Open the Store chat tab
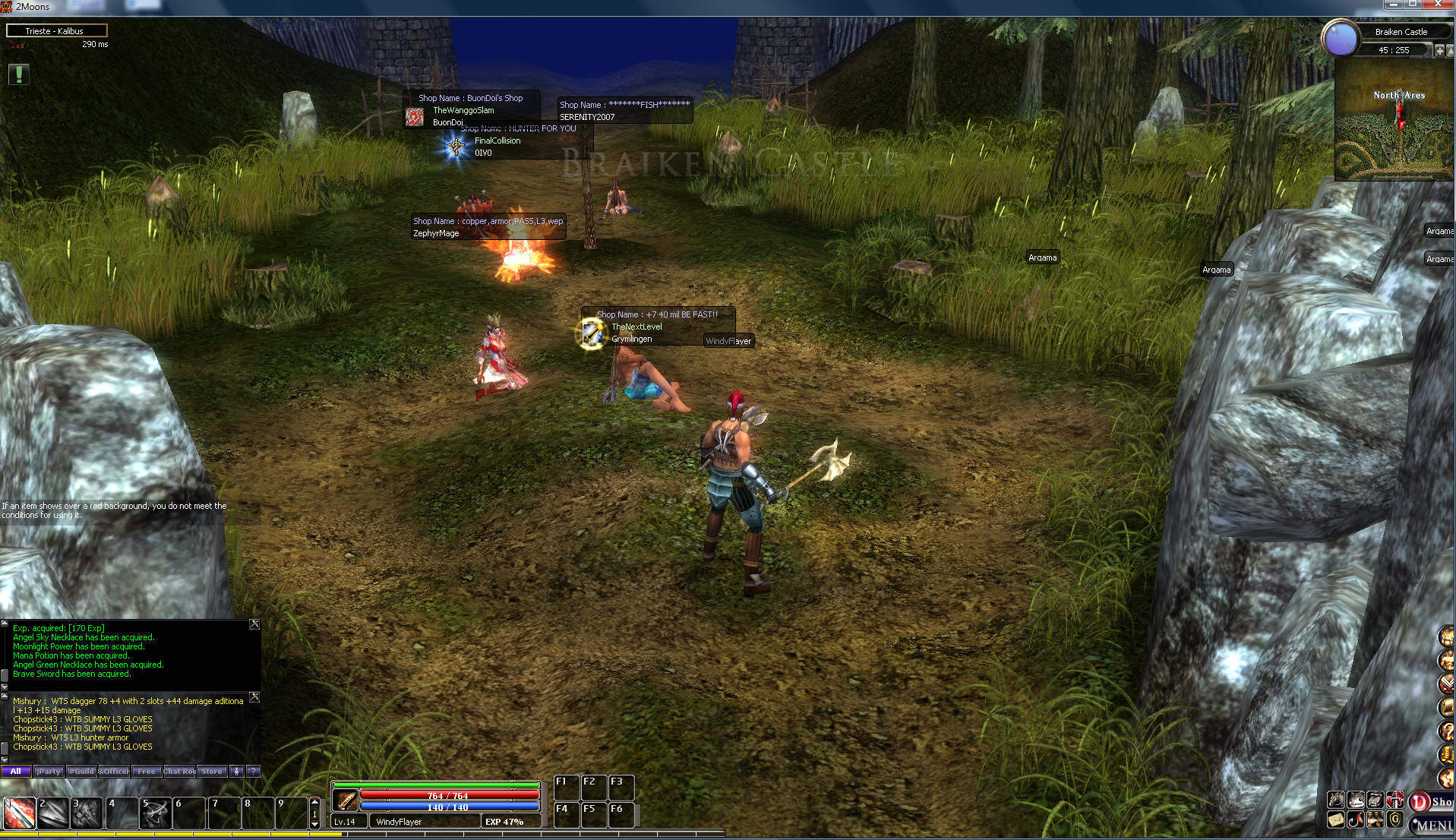 click(x=212, y=771)
